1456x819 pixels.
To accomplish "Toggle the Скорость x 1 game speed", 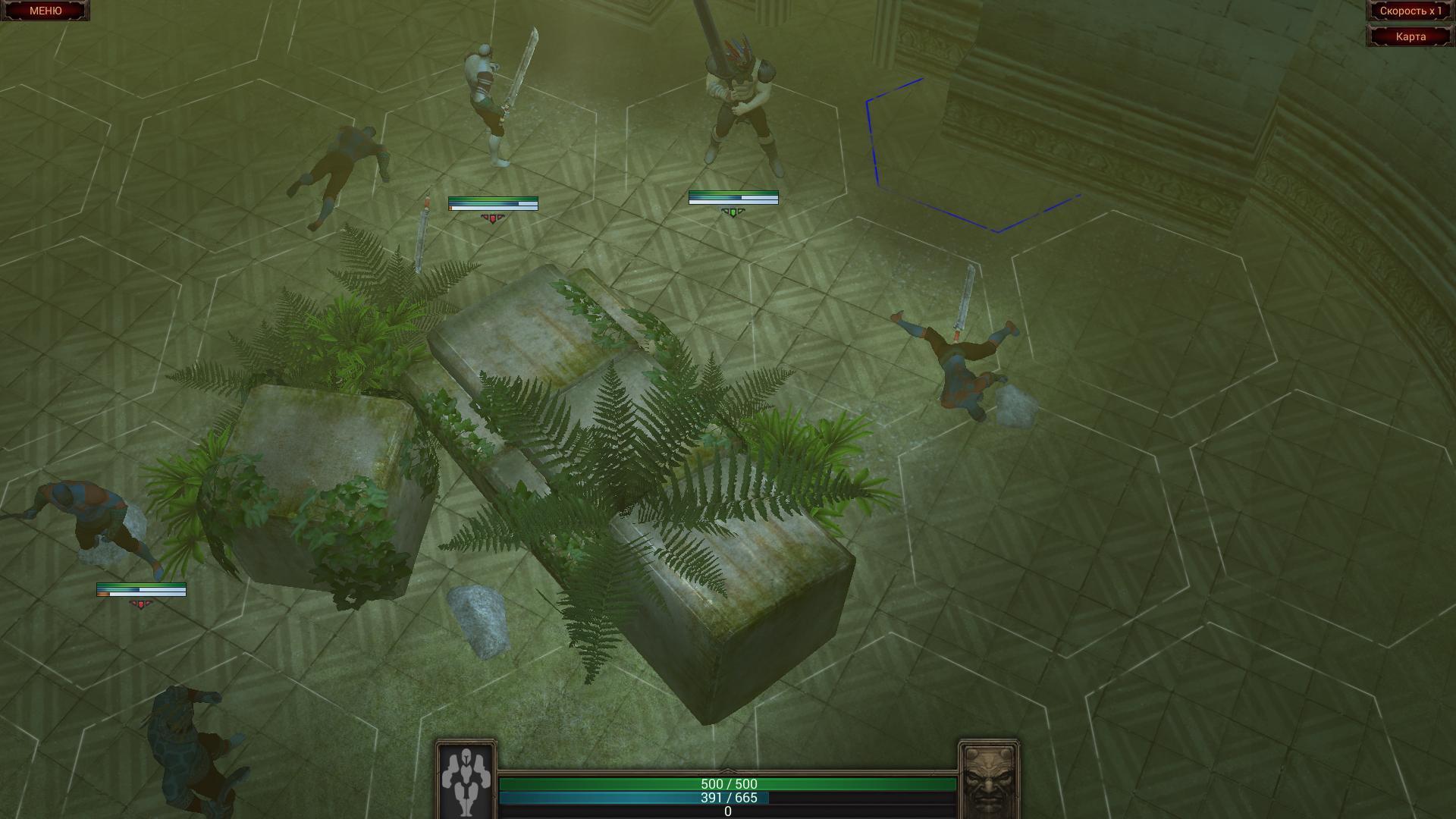I will click(x=1412, y=11).
